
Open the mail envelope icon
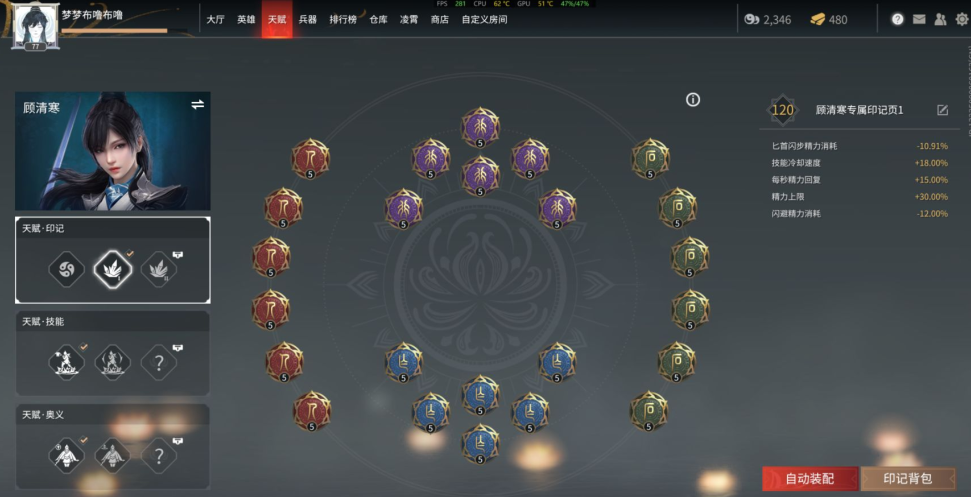point(919,19)
